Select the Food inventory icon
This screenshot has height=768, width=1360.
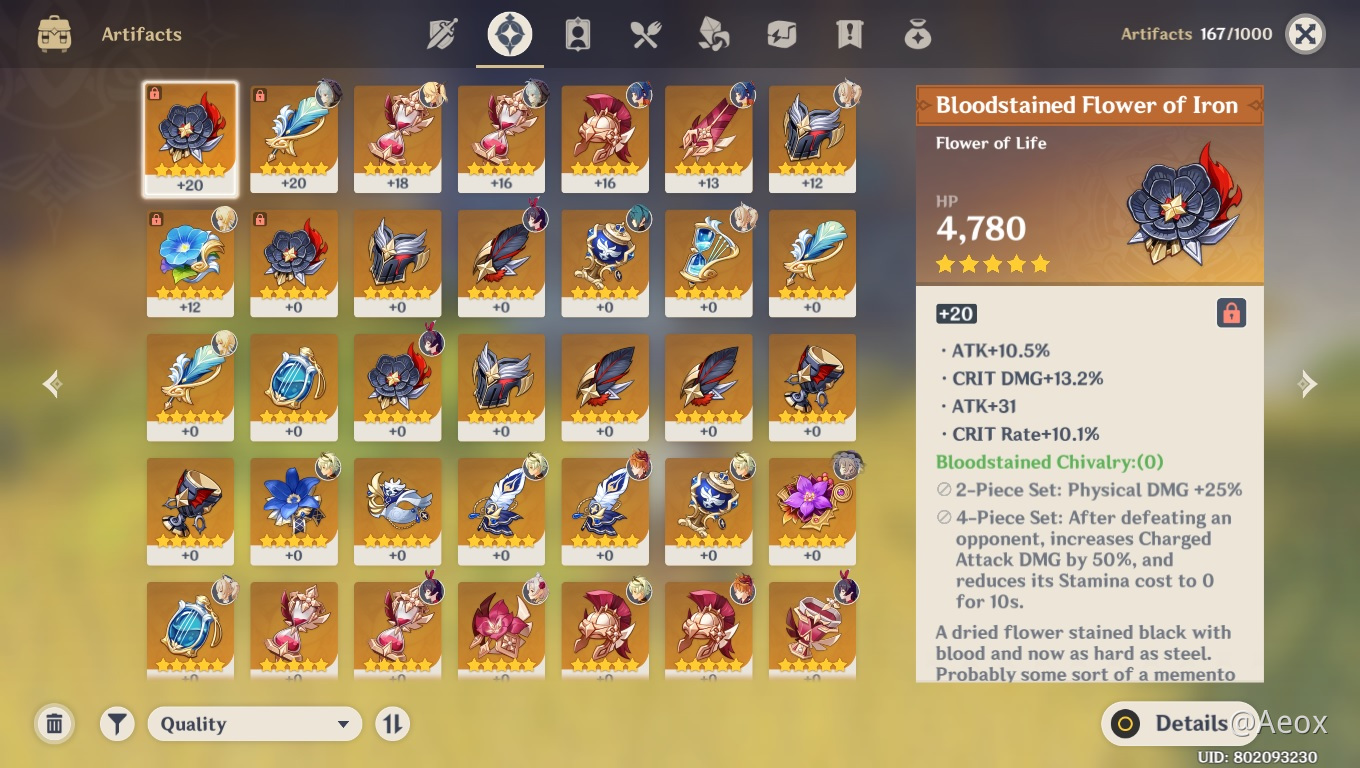(645, 33)
